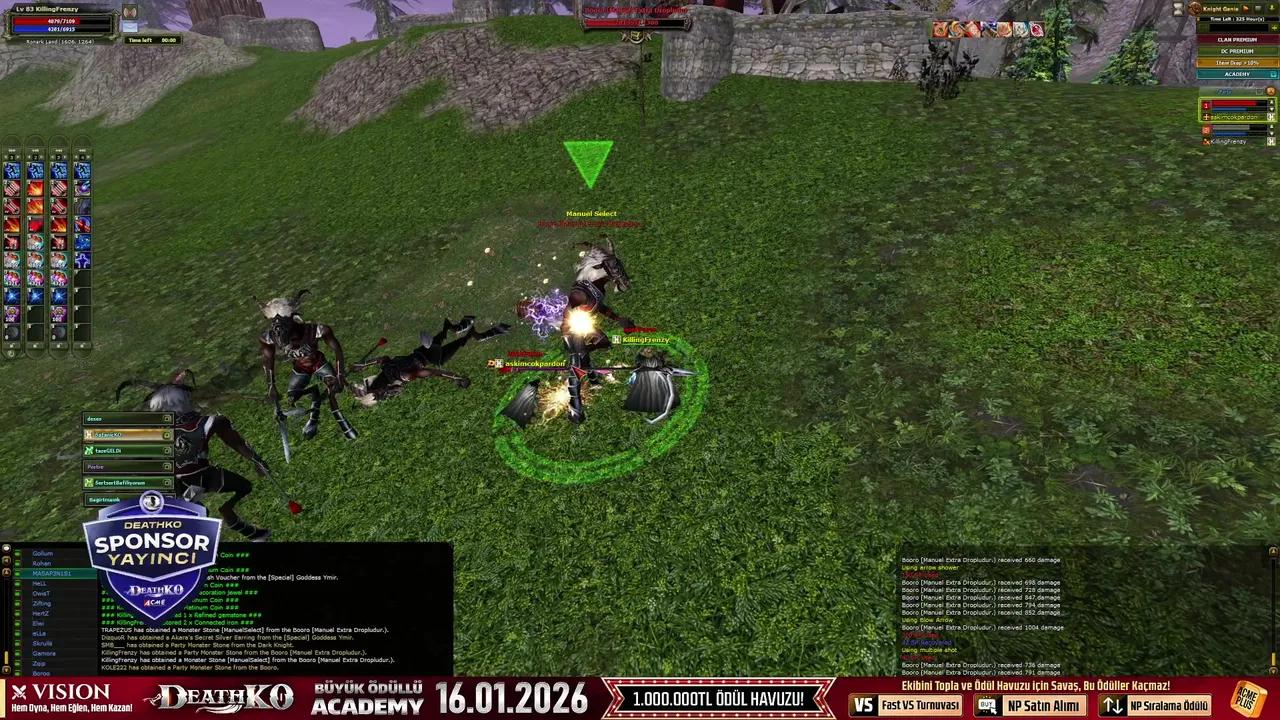
Task: Click the up arrow beside askimcokpardon's health bar
Action: tap(1271, 102)
